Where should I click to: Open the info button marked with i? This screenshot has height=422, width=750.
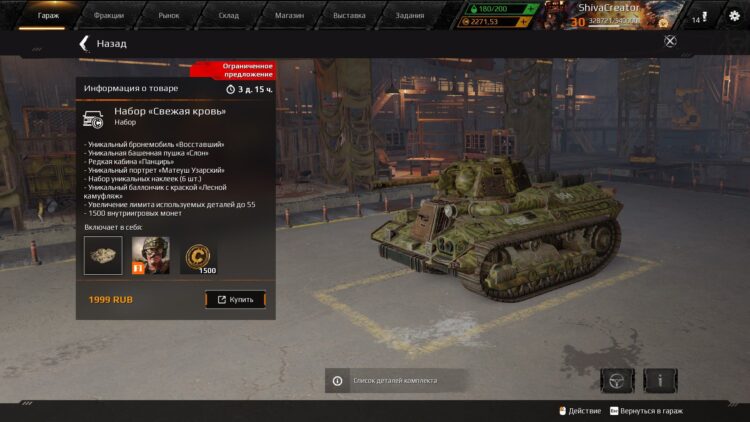pyautogui.click(x=660, y=380)
